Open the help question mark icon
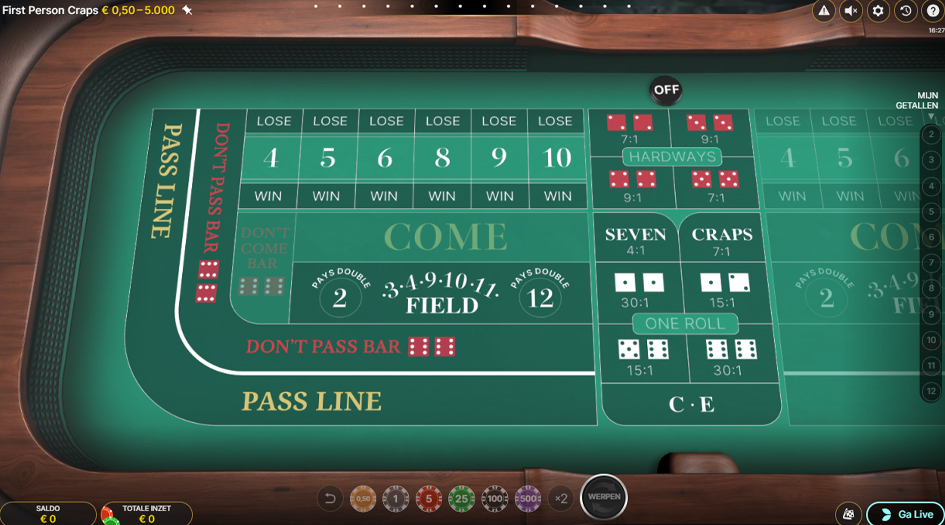 [x=933, y=11]
